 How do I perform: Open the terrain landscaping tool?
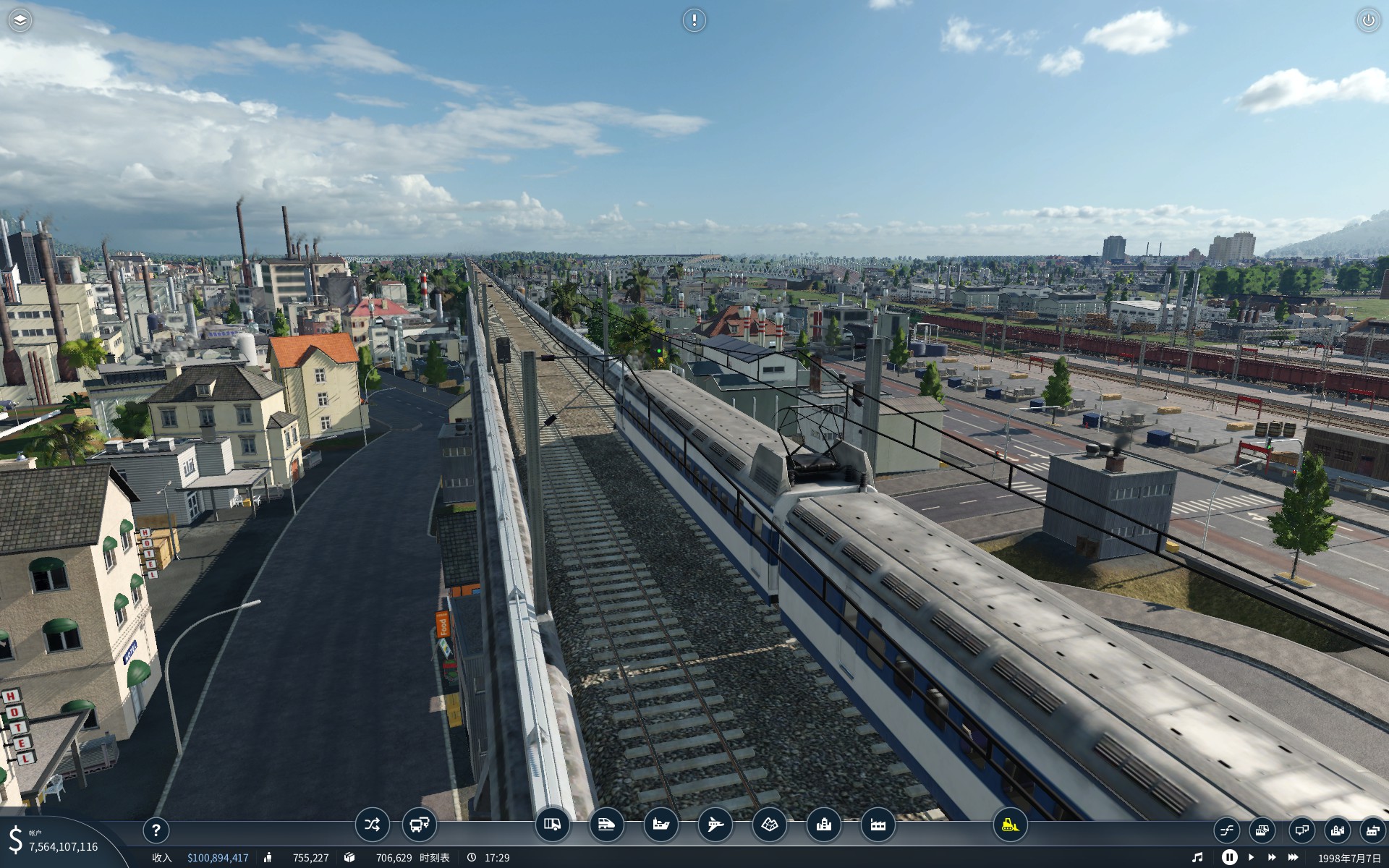point(769,825)
